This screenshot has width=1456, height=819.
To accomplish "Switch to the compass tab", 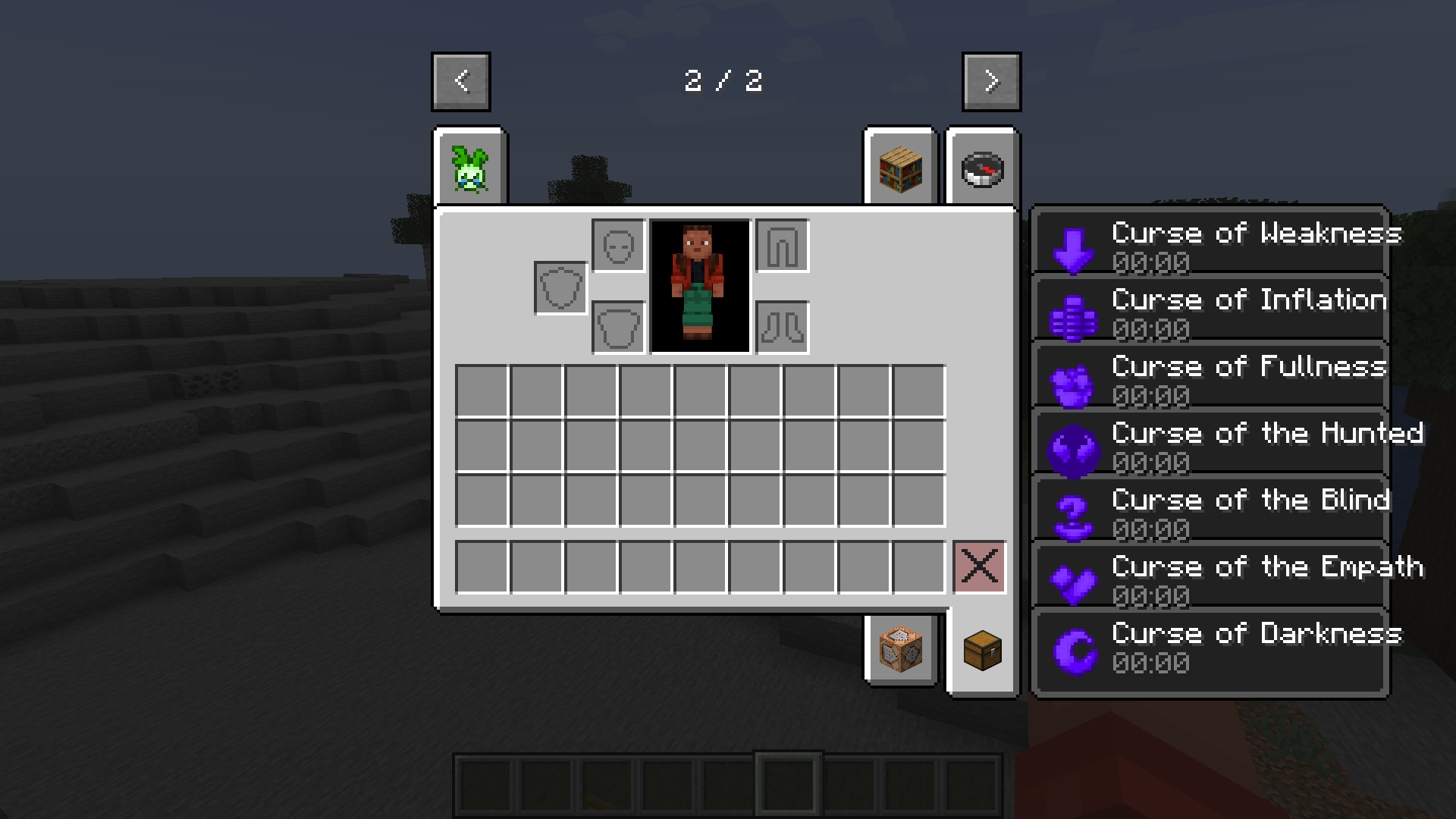I will tap(982, 168).
